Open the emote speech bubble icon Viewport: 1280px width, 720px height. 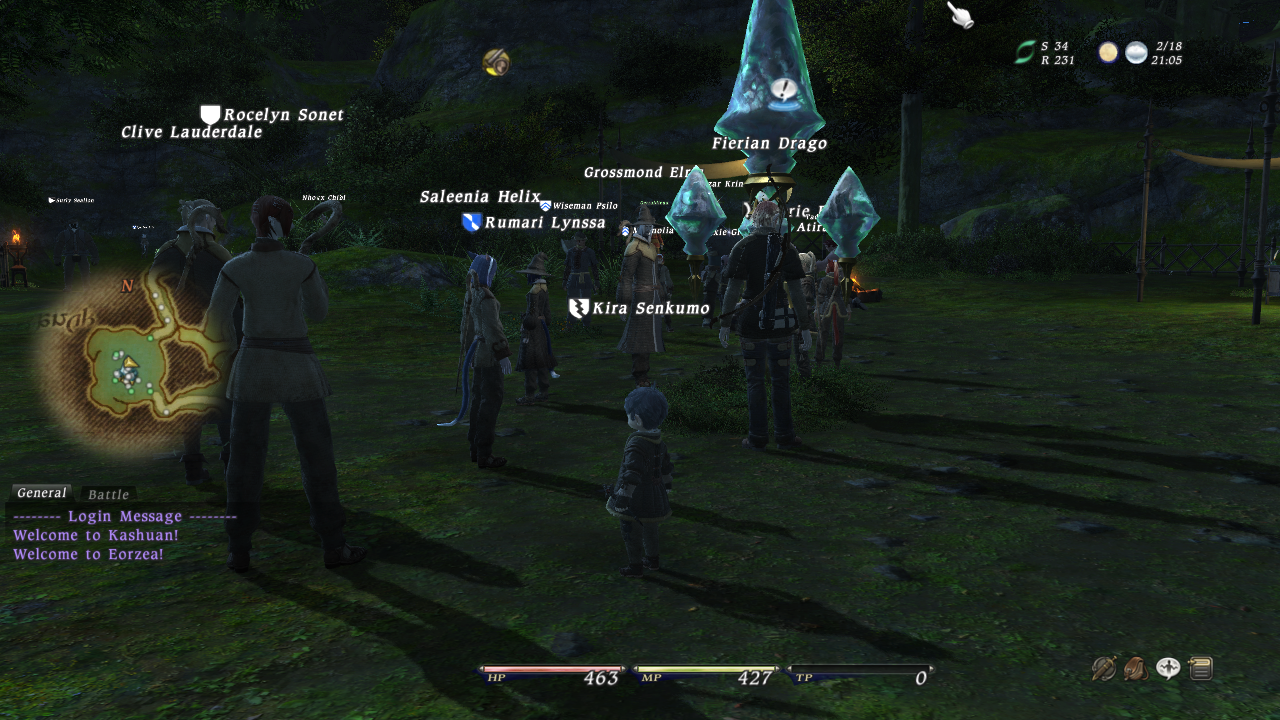coord(1168,668)
